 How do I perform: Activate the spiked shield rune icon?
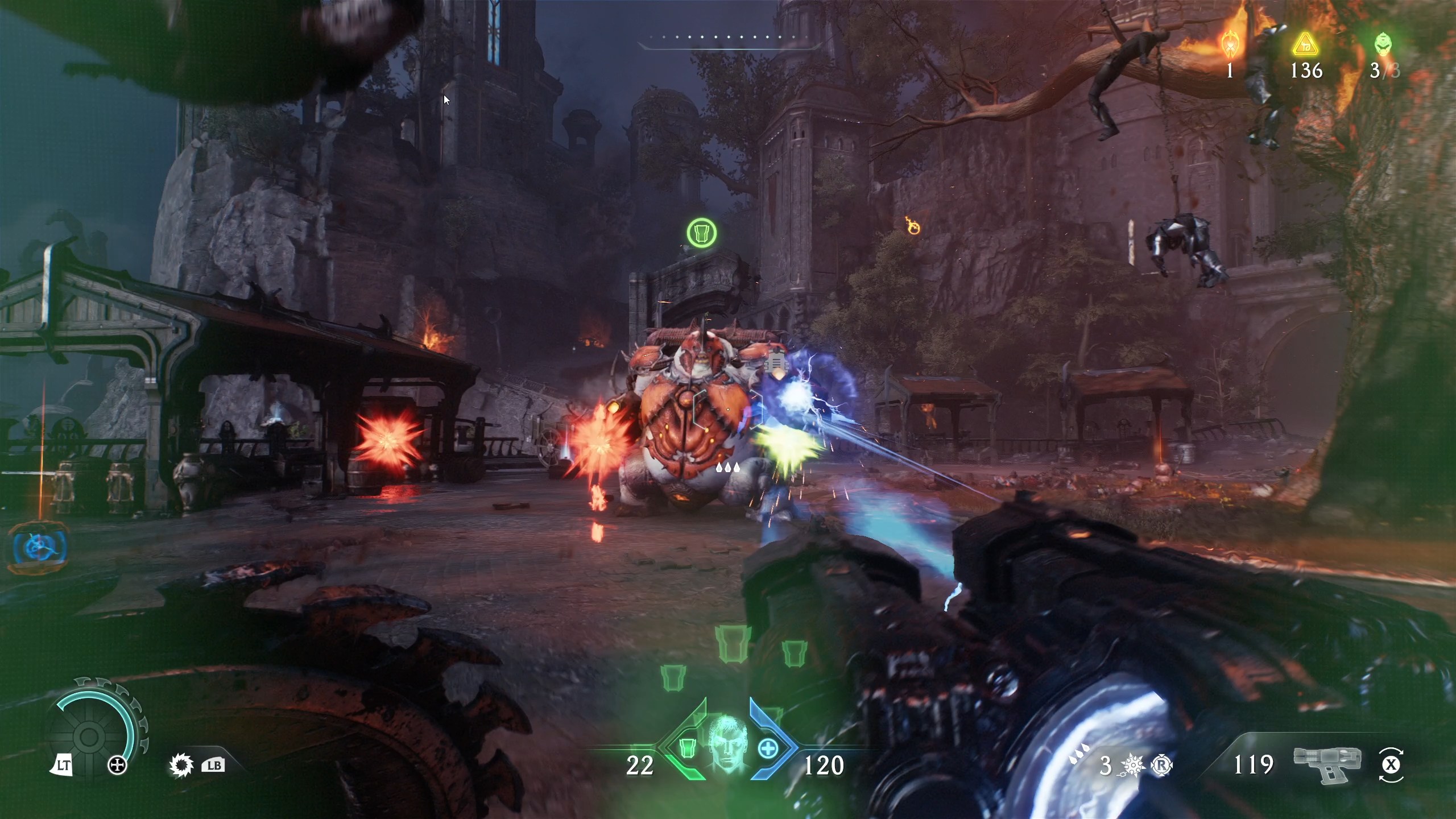181,766
